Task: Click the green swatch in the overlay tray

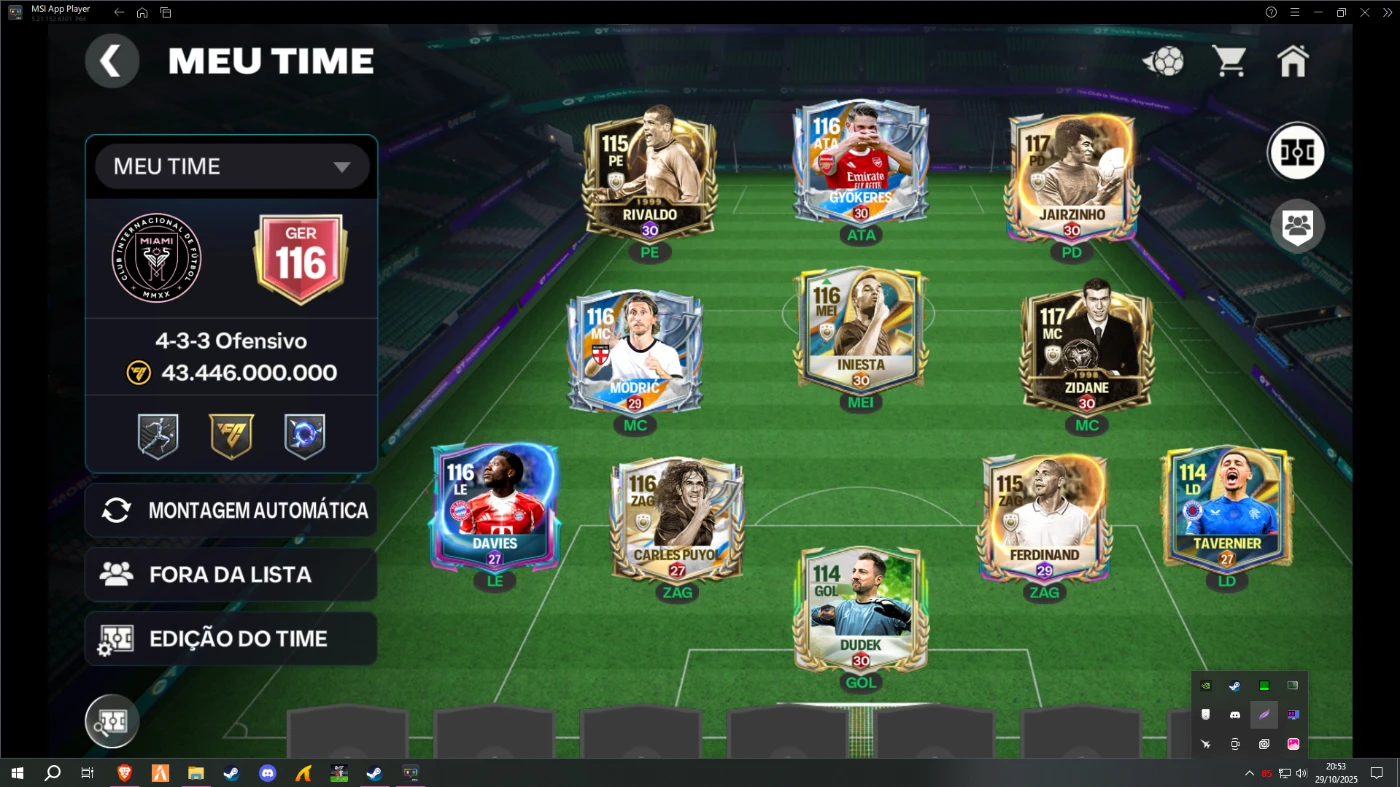Action: tap(1264, 686)
